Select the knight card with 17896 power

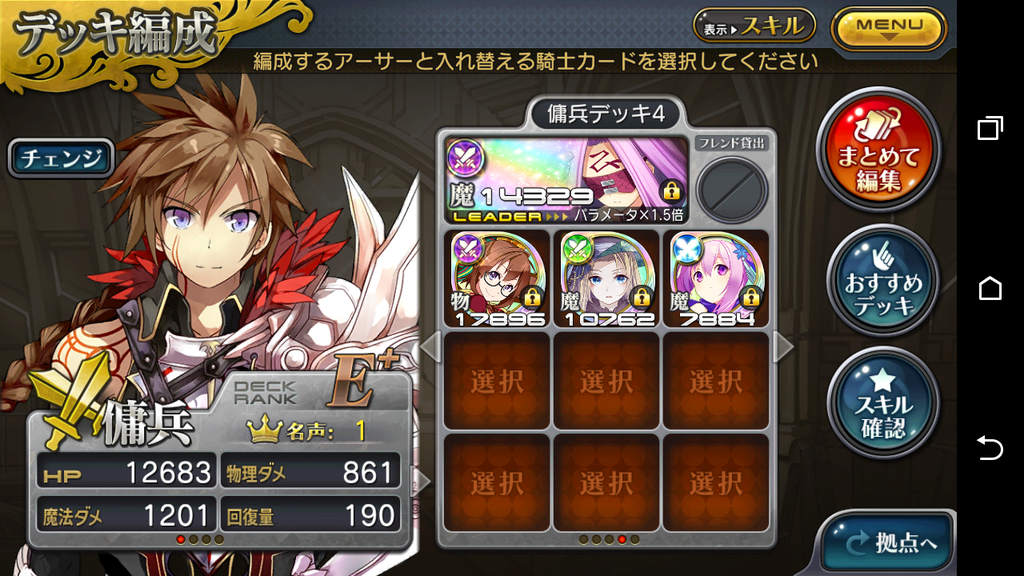[x=497, y=278]
